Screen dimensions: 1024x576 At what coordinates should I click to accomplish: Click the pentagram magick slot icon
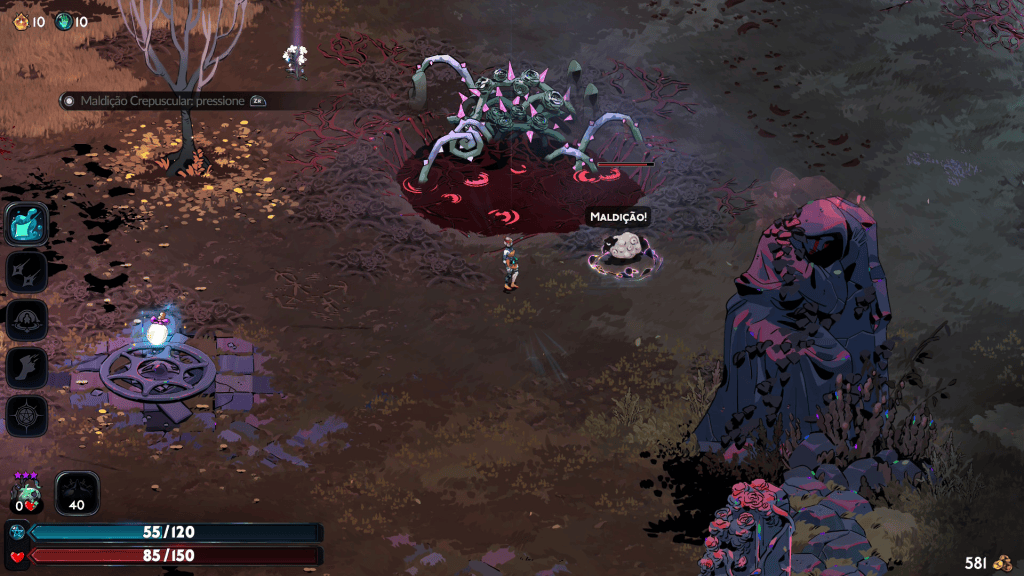(27, 416)
